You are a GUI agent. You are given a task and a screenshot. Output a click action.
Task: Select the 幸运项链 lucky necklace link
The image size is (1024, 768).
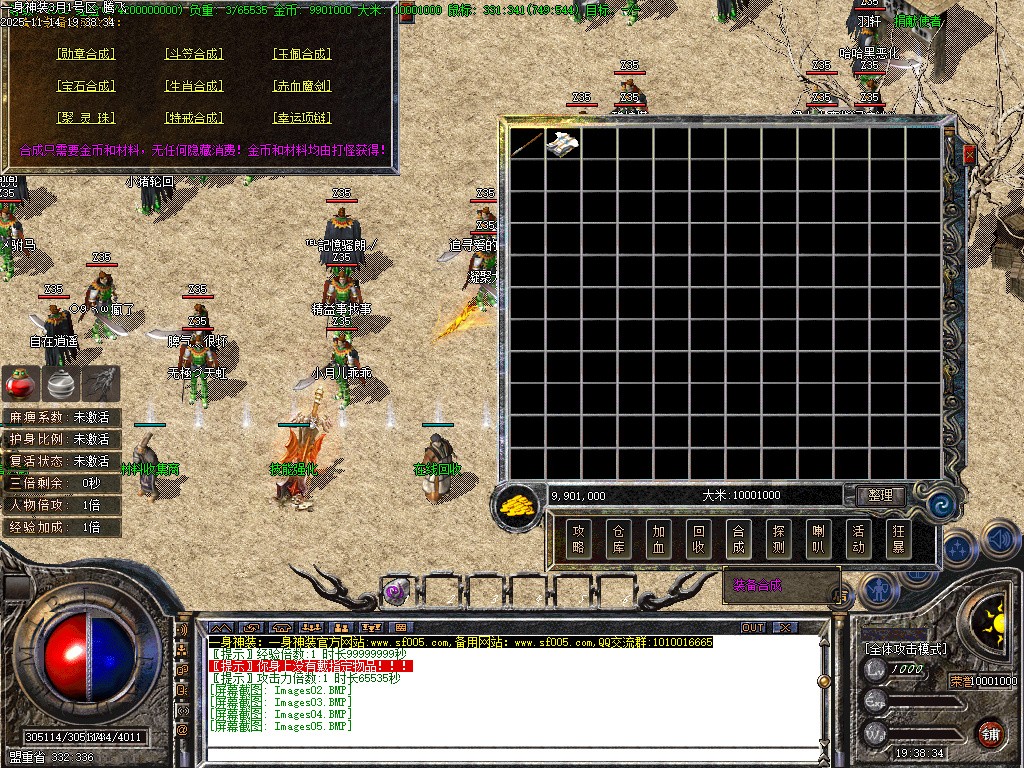[x=302, y=118]
